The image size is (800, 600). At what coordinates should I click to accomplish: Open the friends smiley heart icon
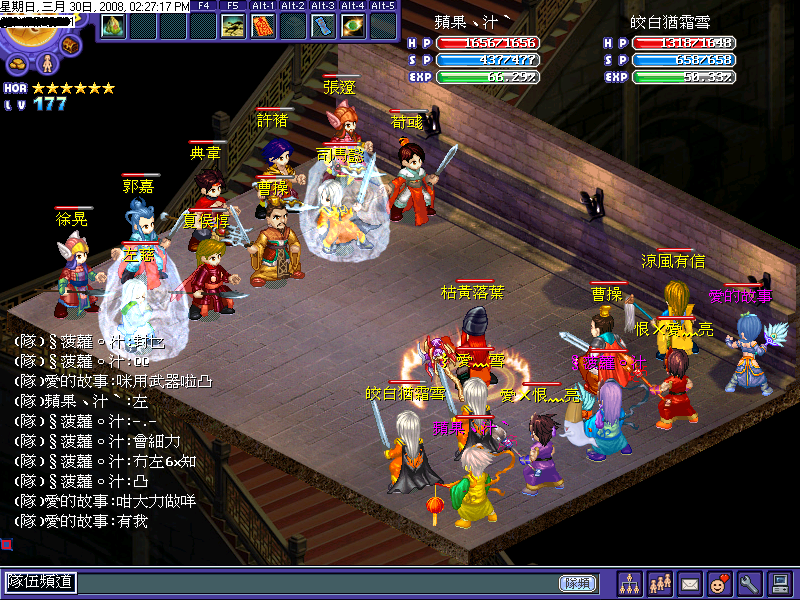[x=719, y=583]
